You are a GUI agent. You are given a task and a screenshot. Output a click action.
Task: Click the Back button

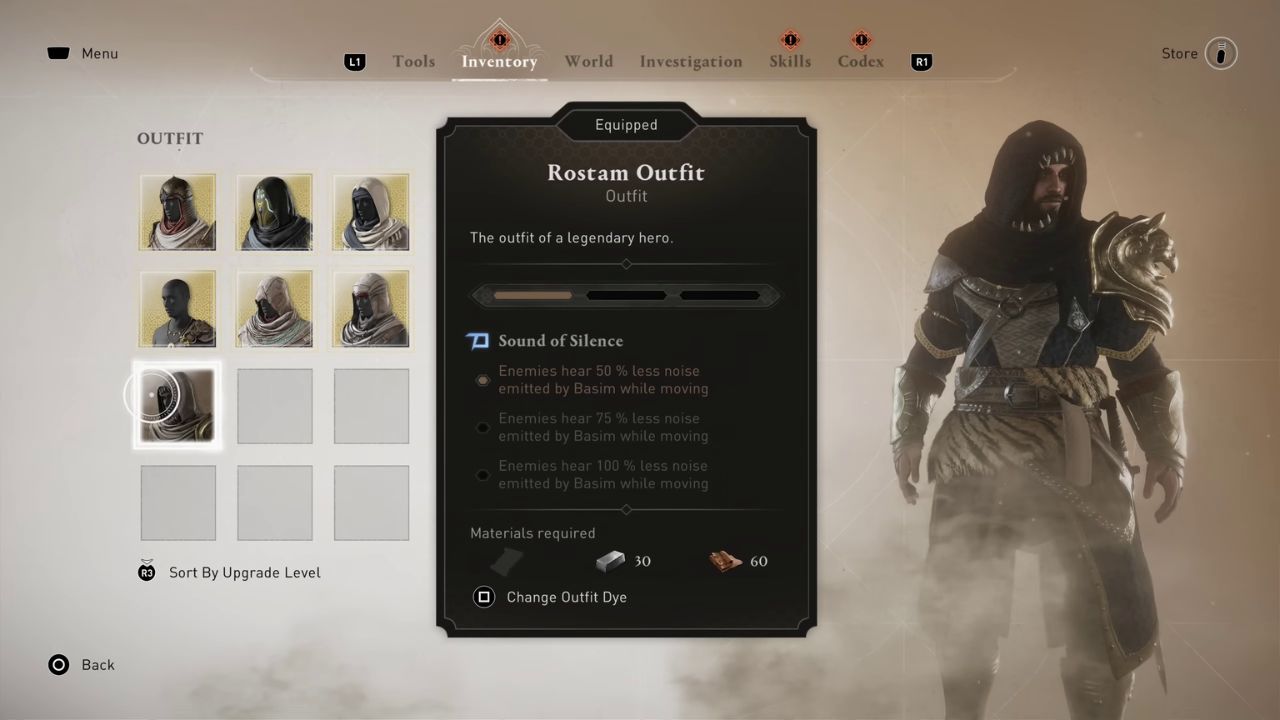[80, 665]
